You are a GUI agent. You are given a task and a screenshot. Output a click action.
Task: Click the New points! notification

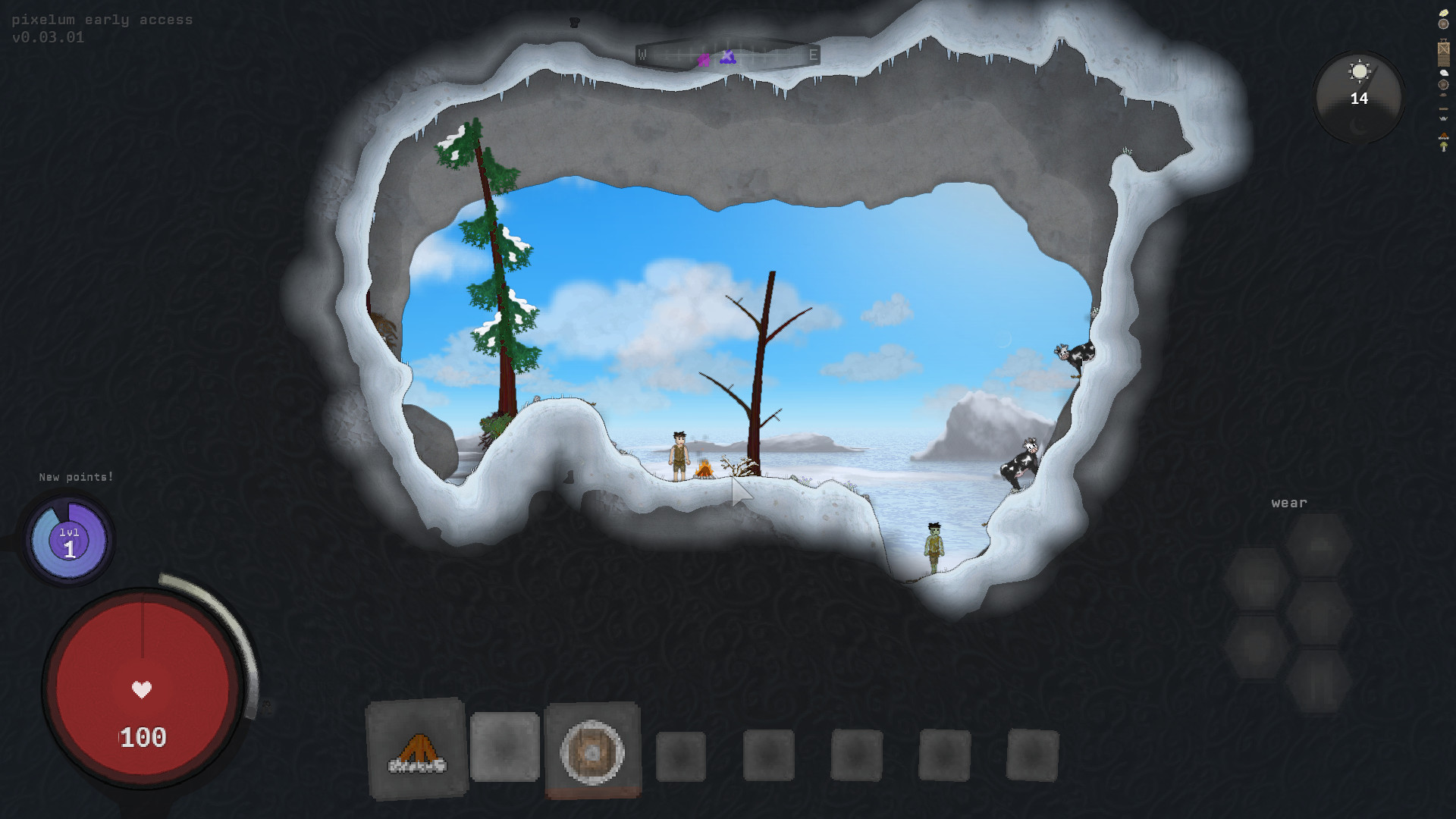click(76, 477)
